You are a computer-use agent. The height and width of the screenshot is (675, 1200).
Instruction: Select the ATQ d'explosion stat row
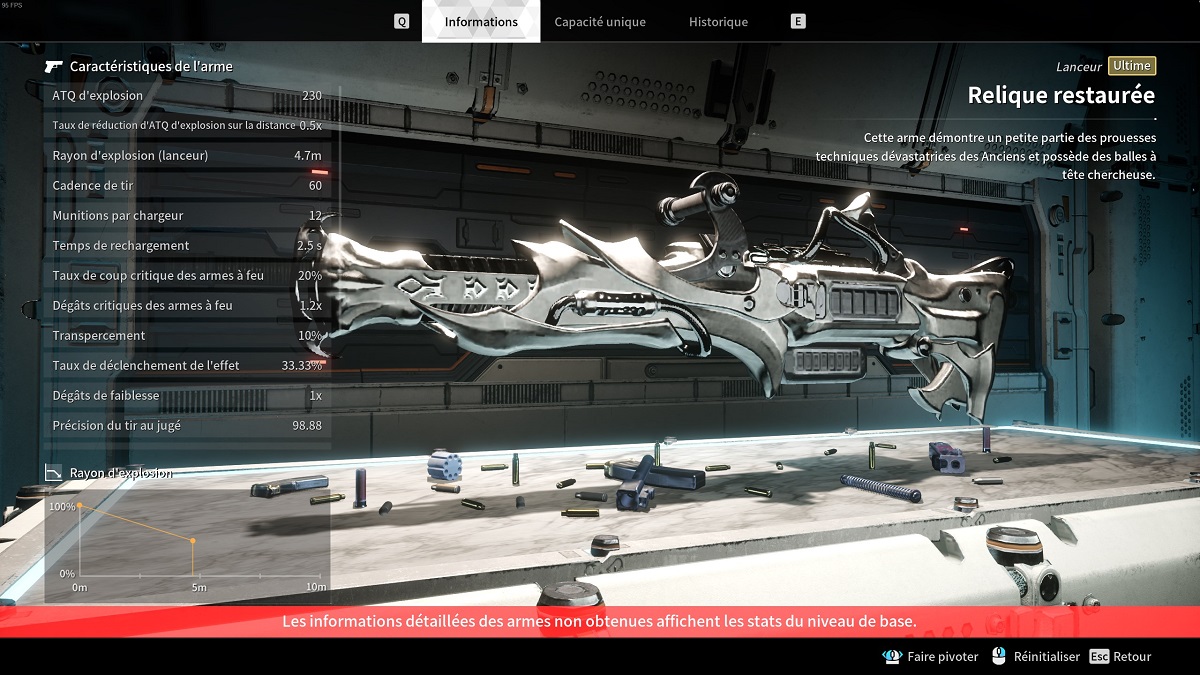pyautogui.click(x=187, y=96)
